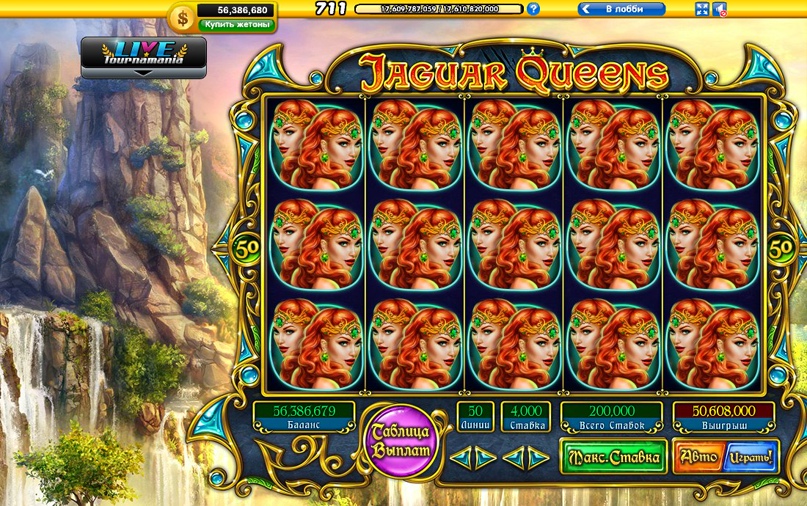Raise the bet (Ставка) amount
This screenshot has height=506, width=807.
pos(537,458)
